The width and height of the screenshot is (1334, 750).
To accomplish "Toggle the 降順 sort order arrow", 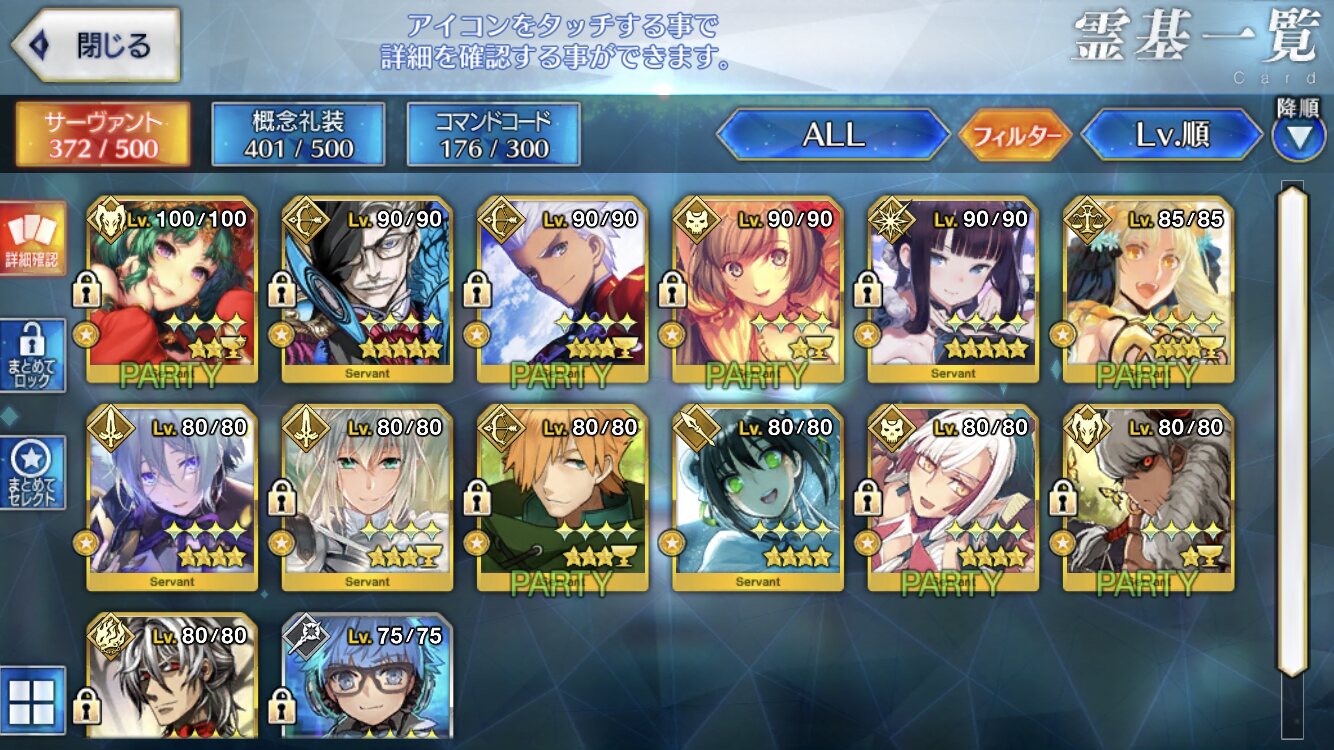I will tap(1298, 137).
